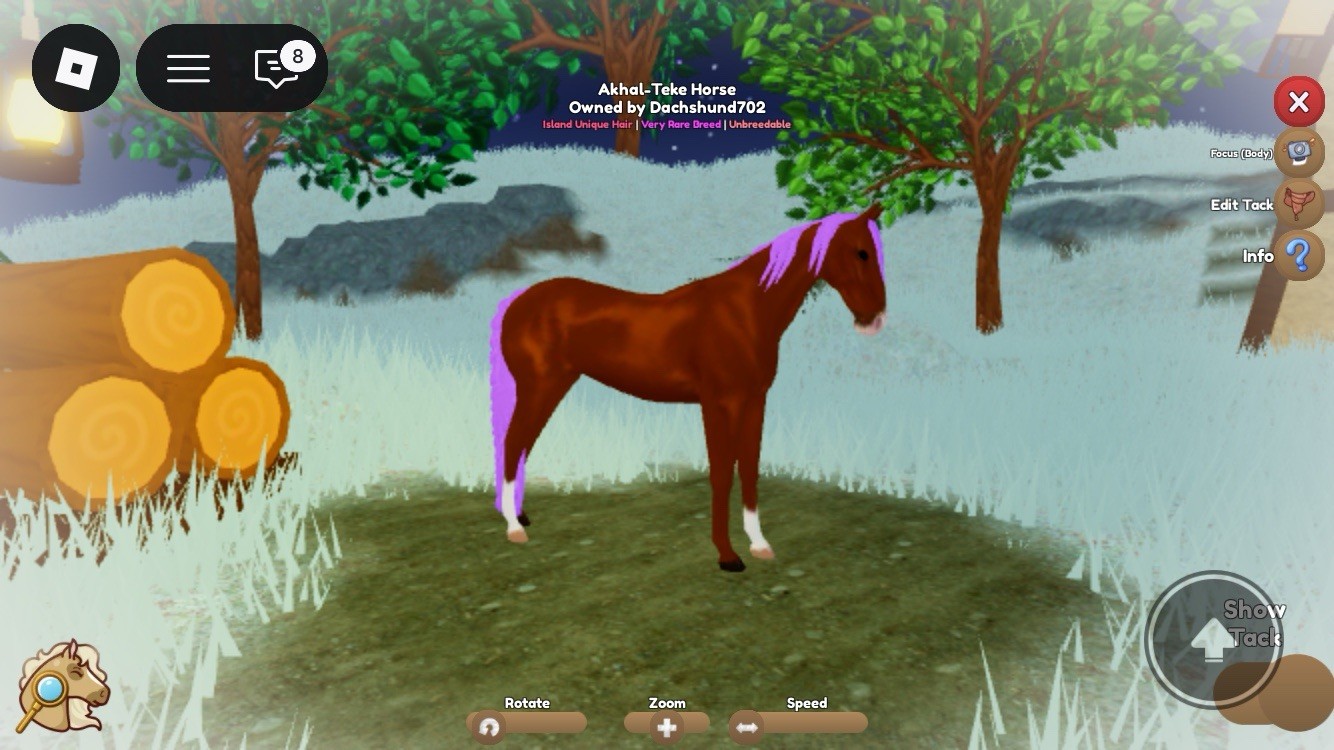
Task: Click the Akhal-Teke Horse title
Action: 665,89
